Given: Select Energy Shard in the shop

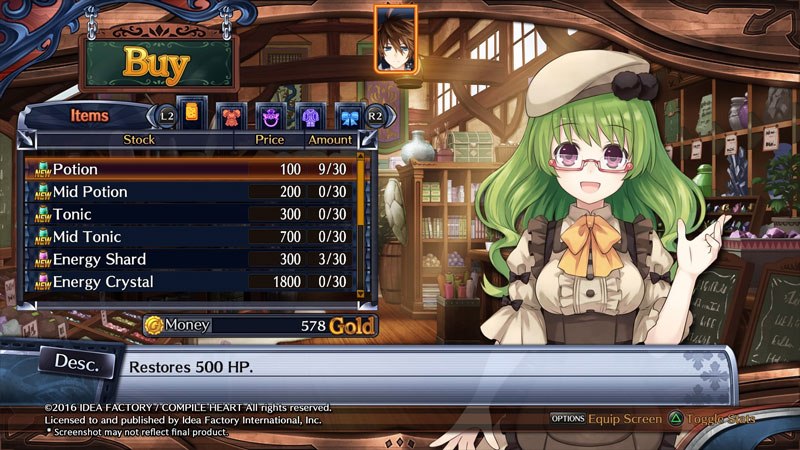Looking at the screenshot, I should point(190,260).
